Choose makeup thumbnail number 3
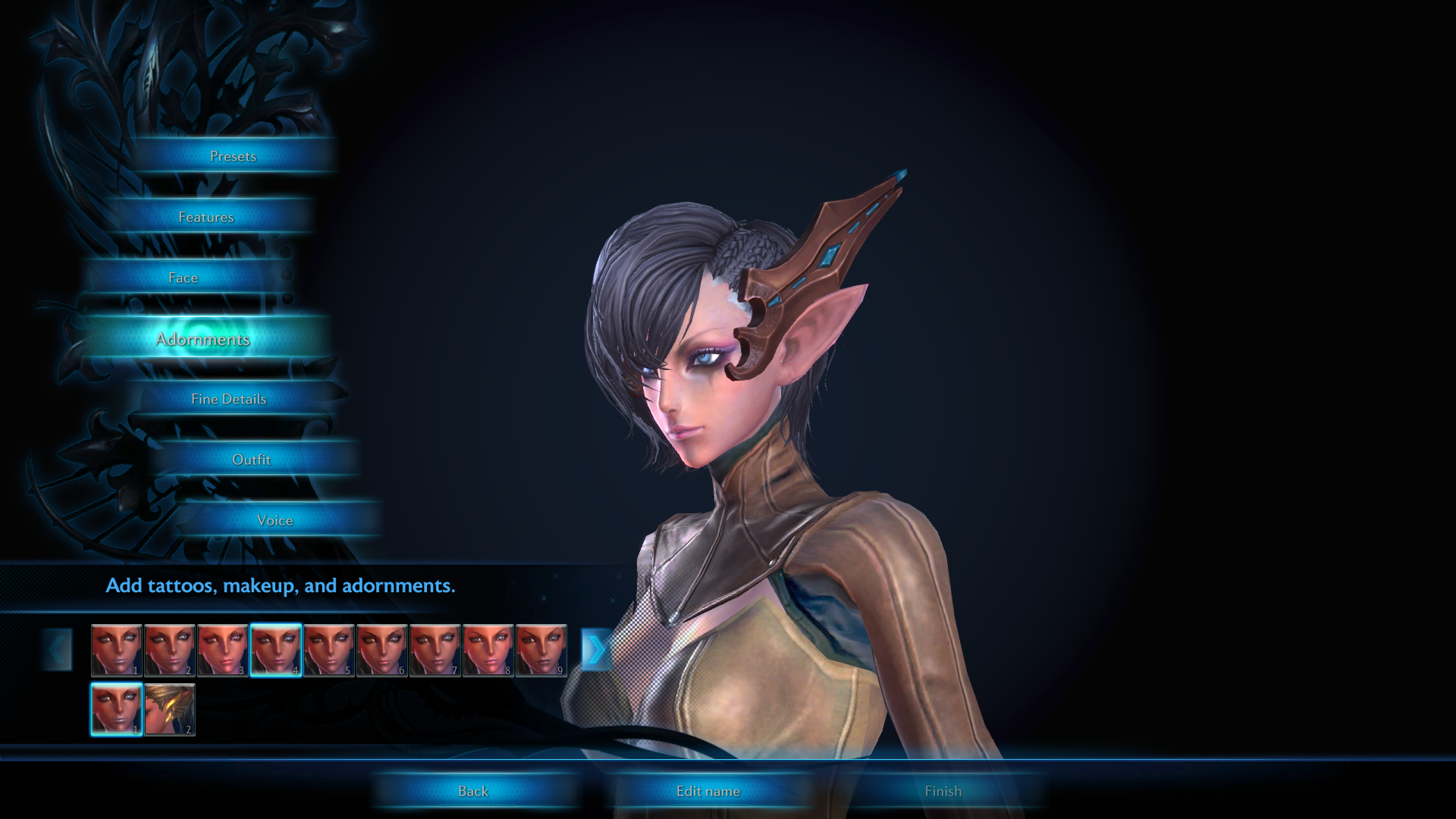1456x819 pixels. (x=223, y=650)
